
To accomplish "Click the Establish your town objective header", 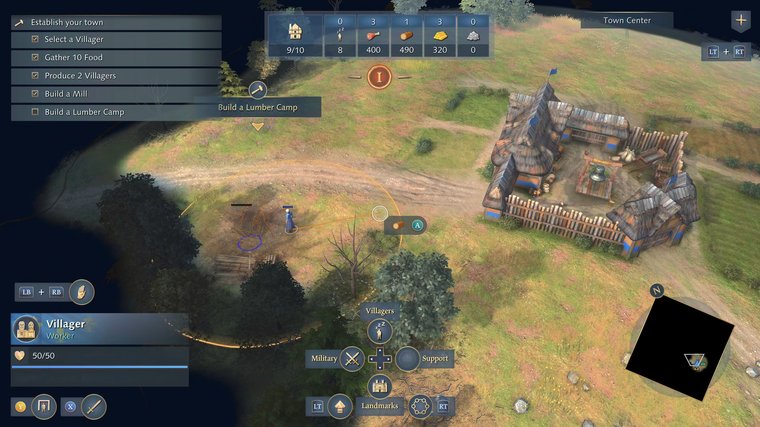I will [x=66, y=22].
